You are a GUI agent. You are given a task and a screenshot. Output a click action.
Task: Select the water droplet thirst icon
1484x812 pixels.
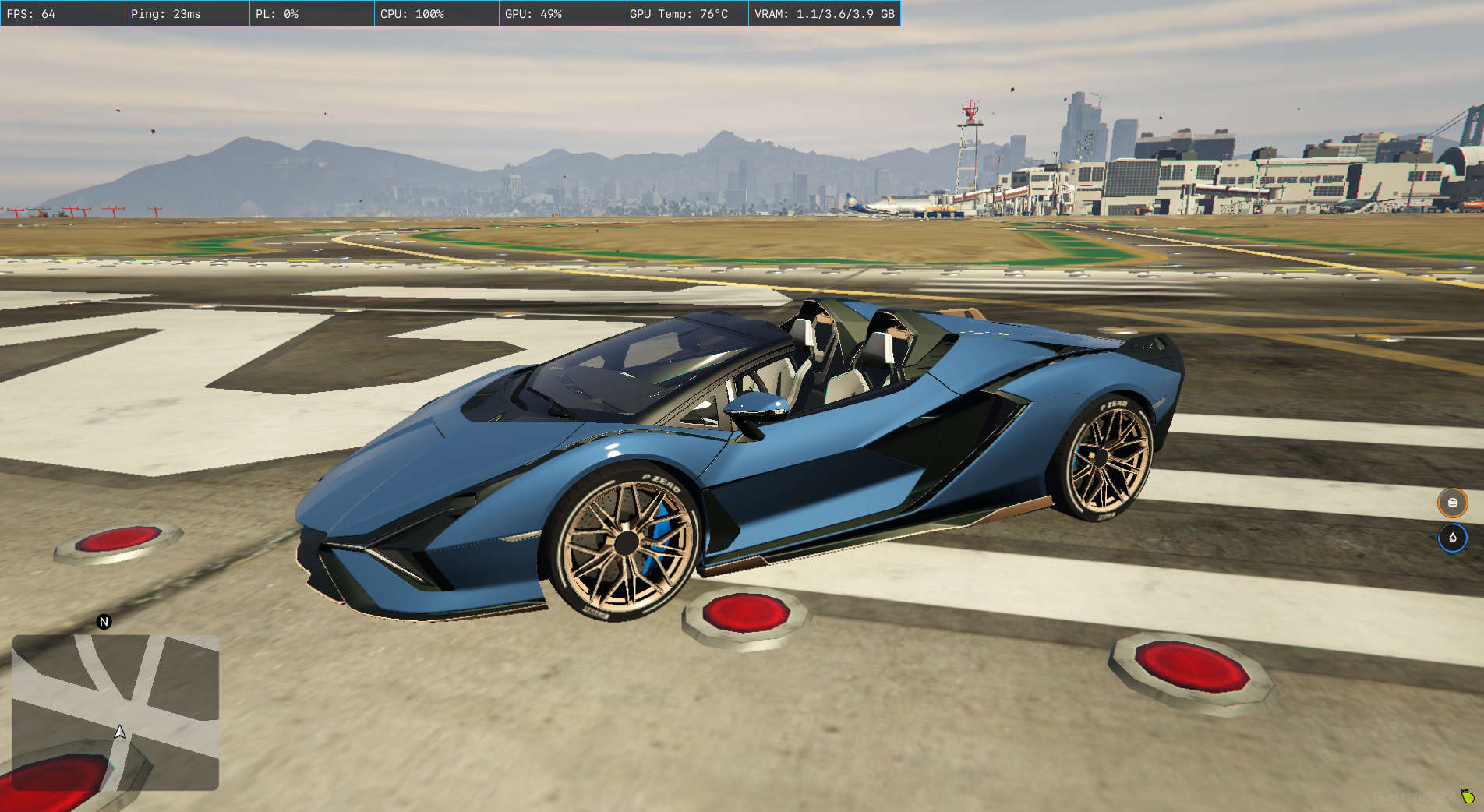click(x=1452, y=538)
